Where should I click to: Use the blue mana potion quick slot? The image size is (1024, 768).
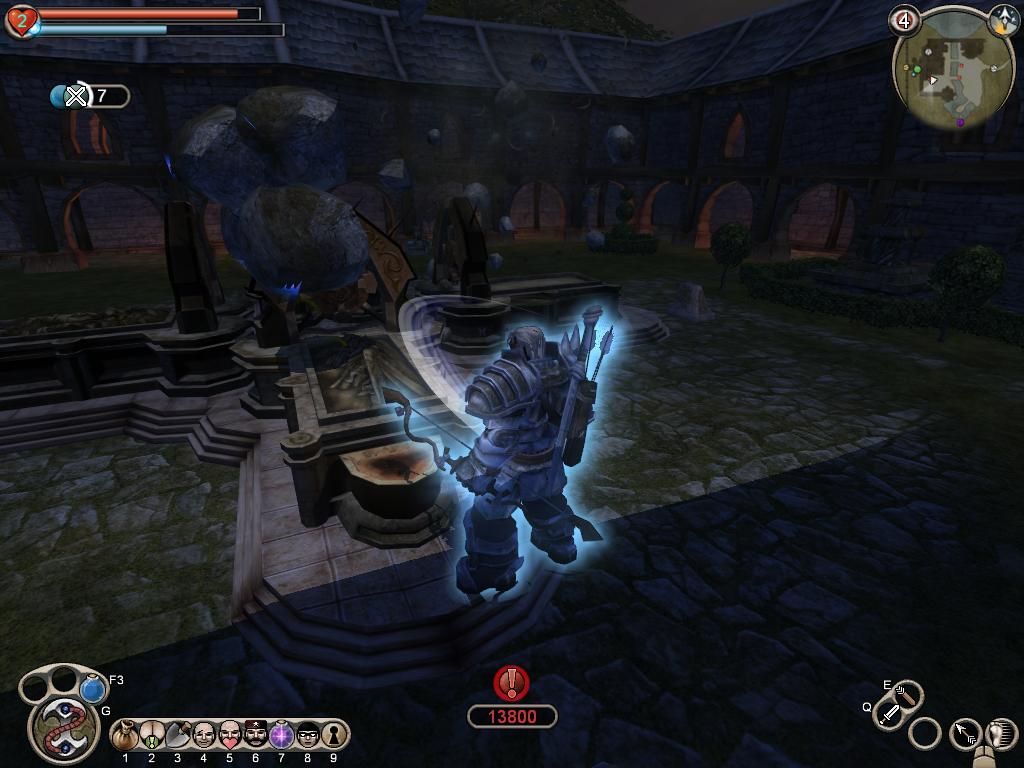[x=93, y=689]
